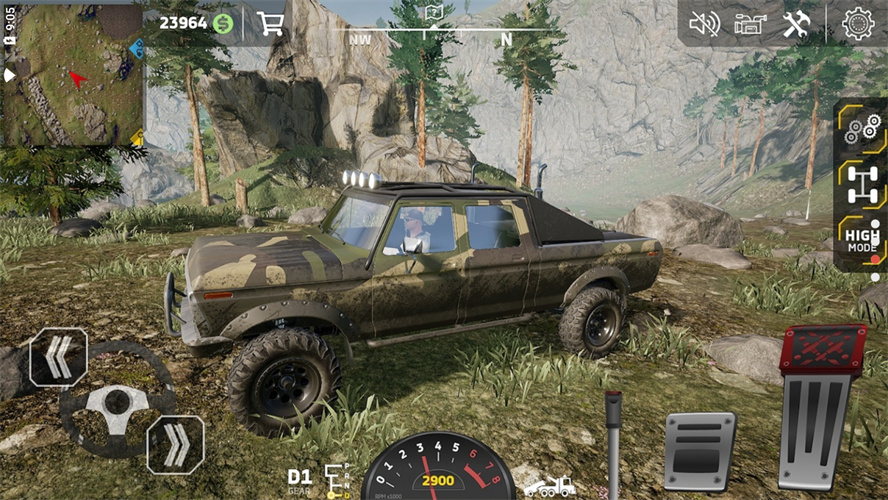This screenshot has height=500, width=888.
Task: Toggle the drivetrain axle button
Action: click(x=861, y=184)
